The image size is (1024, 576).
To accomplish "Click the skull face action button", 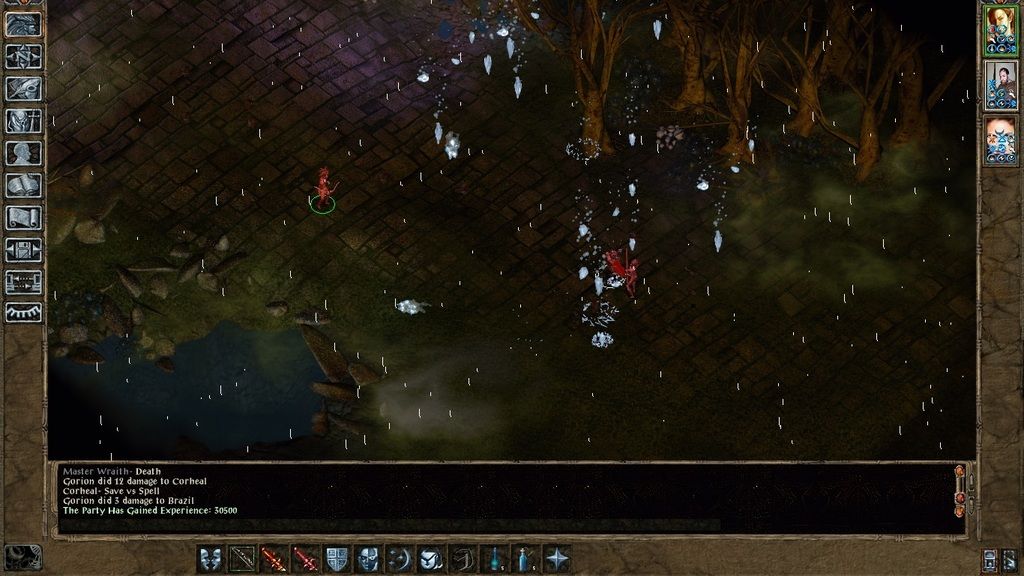I will click(x=368, y=559).
